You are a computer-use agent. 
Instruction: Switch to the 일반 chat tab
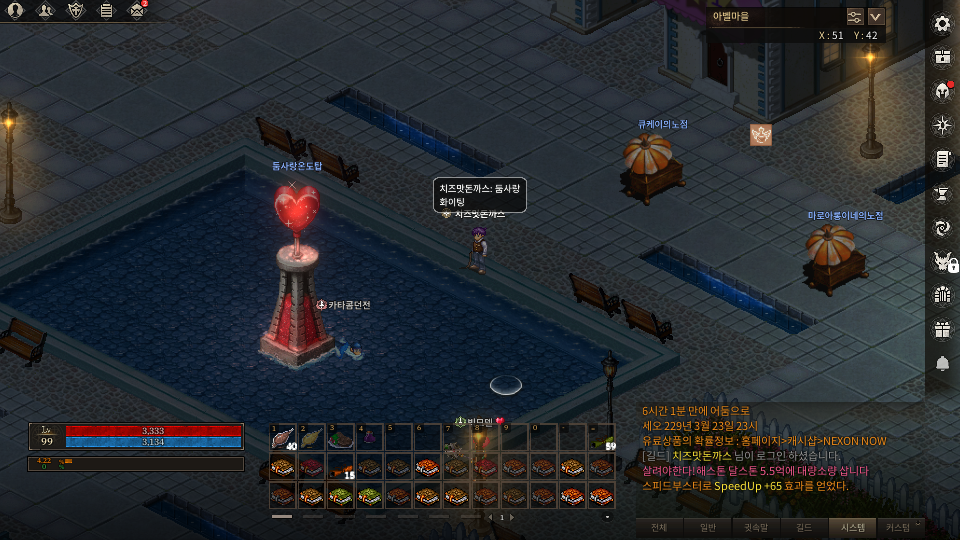(707, 526)
